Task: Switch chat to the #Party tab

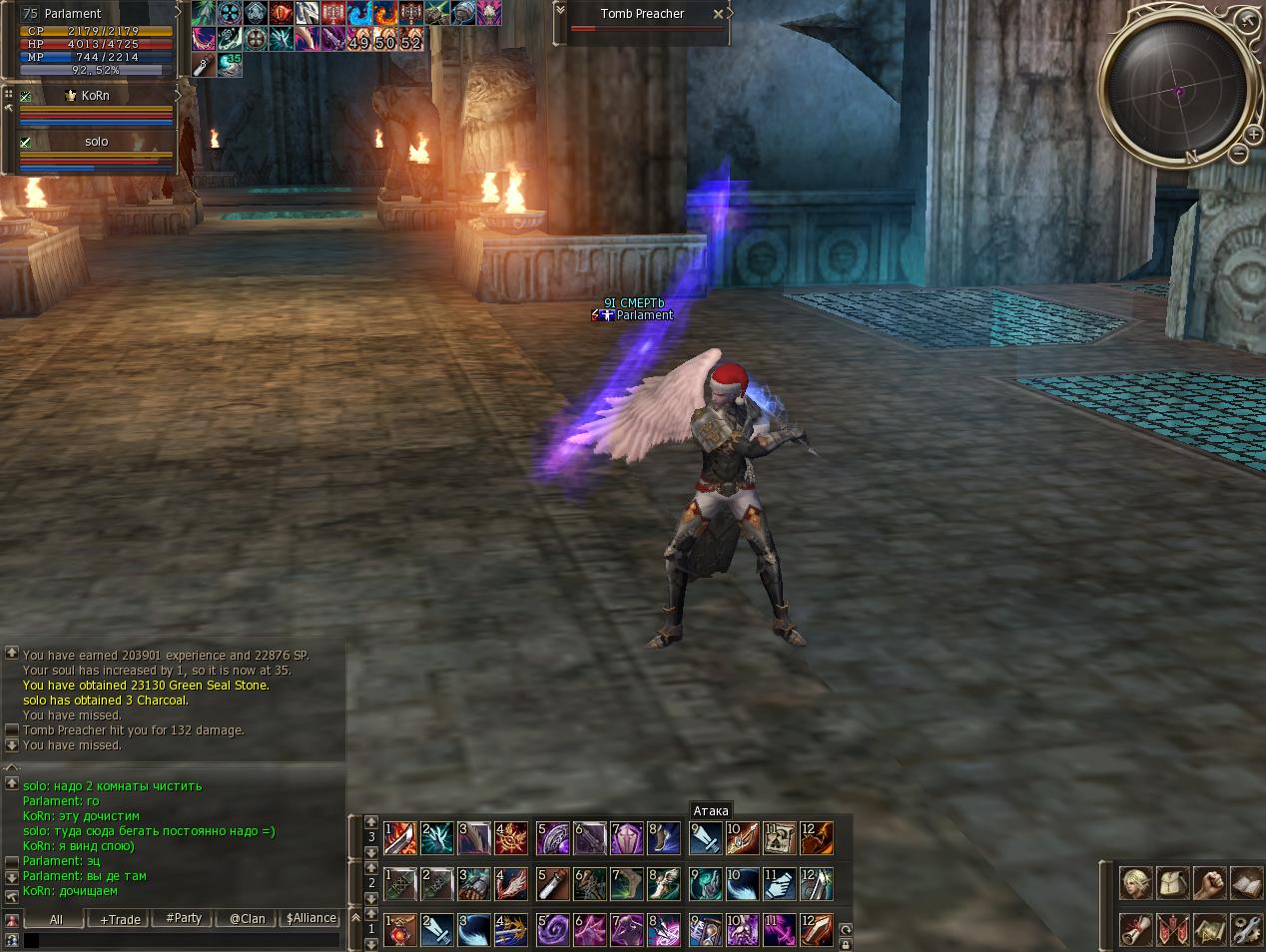Action: (184, 918)
